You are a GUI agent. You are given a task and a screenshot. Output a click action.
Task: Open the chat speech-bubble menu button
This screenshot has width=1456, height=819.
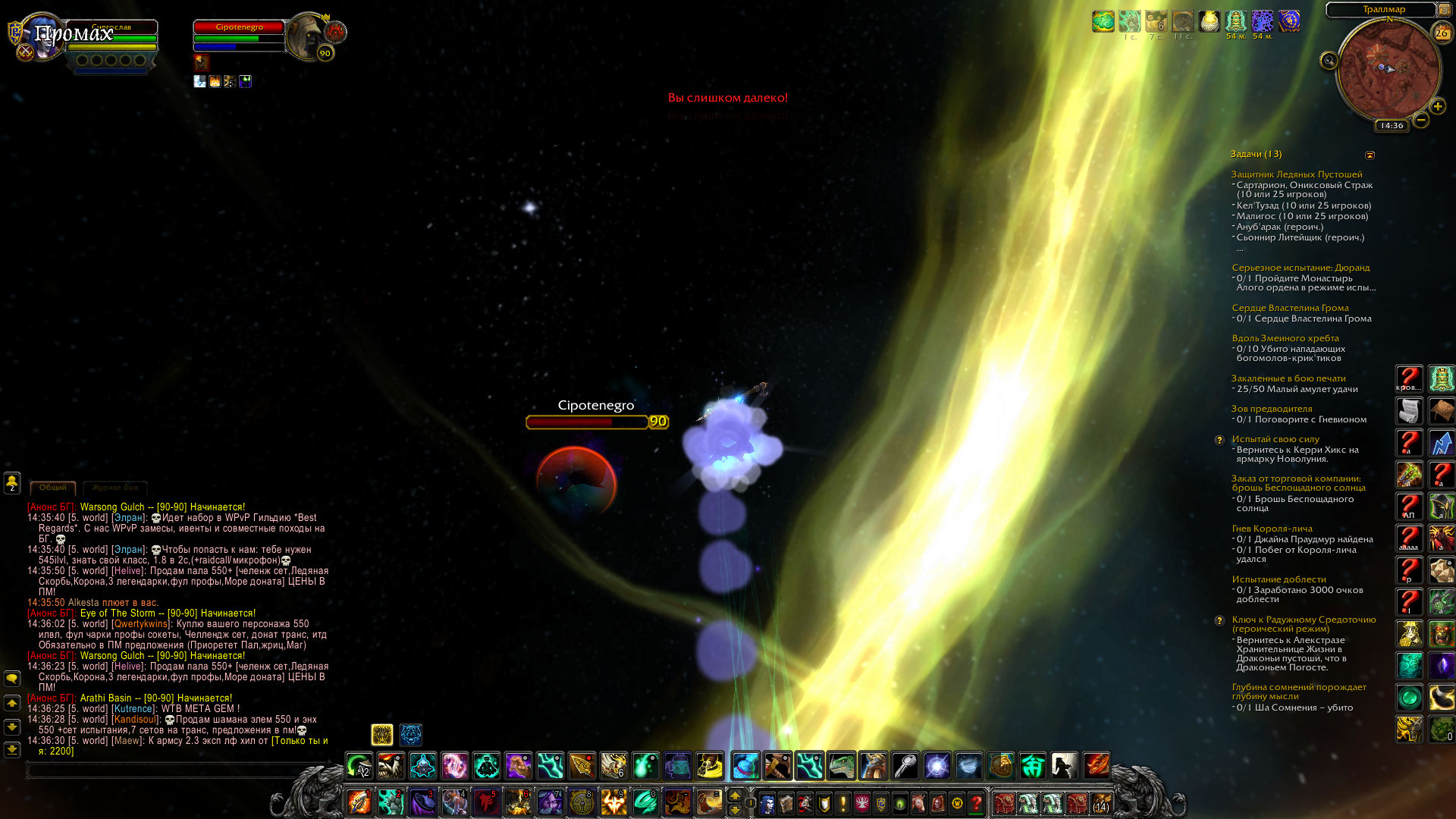click(12, 679)
